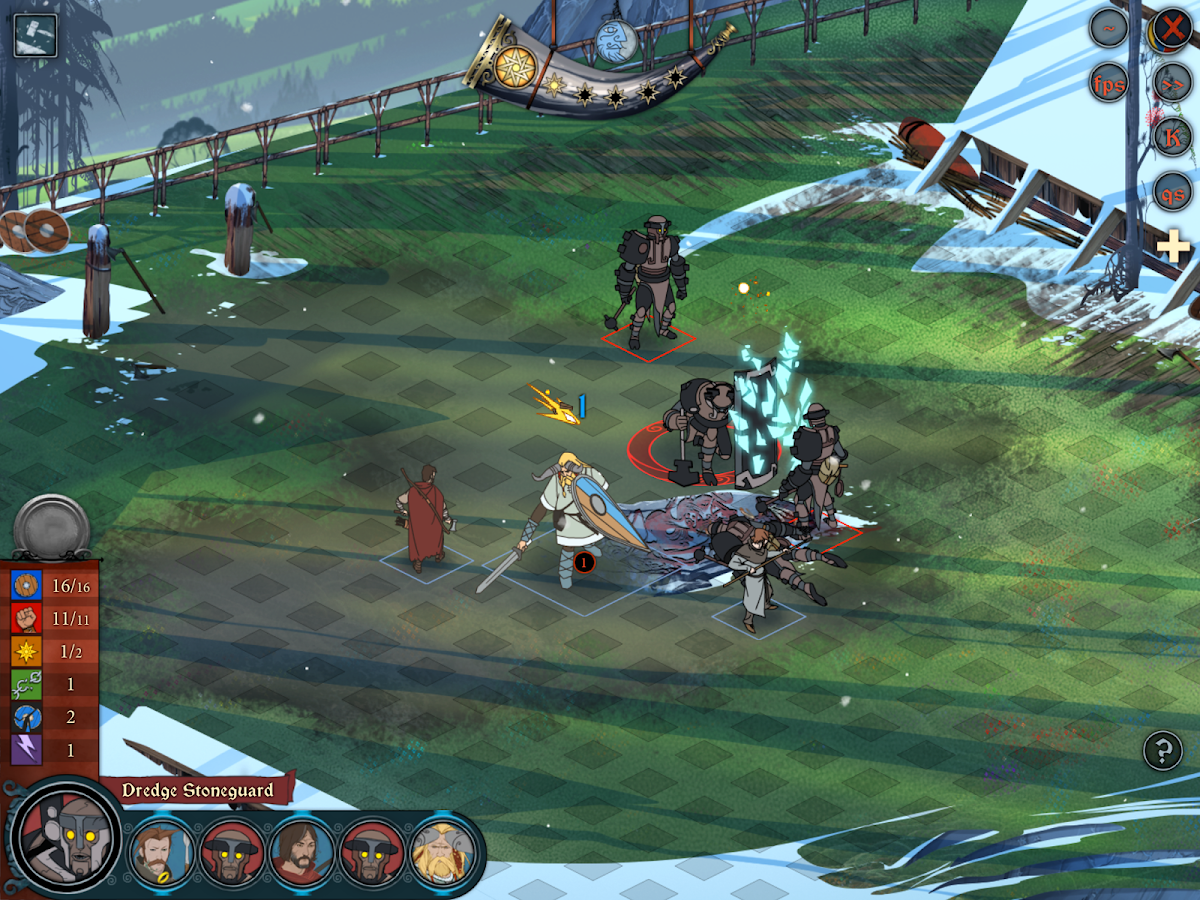Click the round qs button
The image size is (1200, 900).
(1172, 192)
